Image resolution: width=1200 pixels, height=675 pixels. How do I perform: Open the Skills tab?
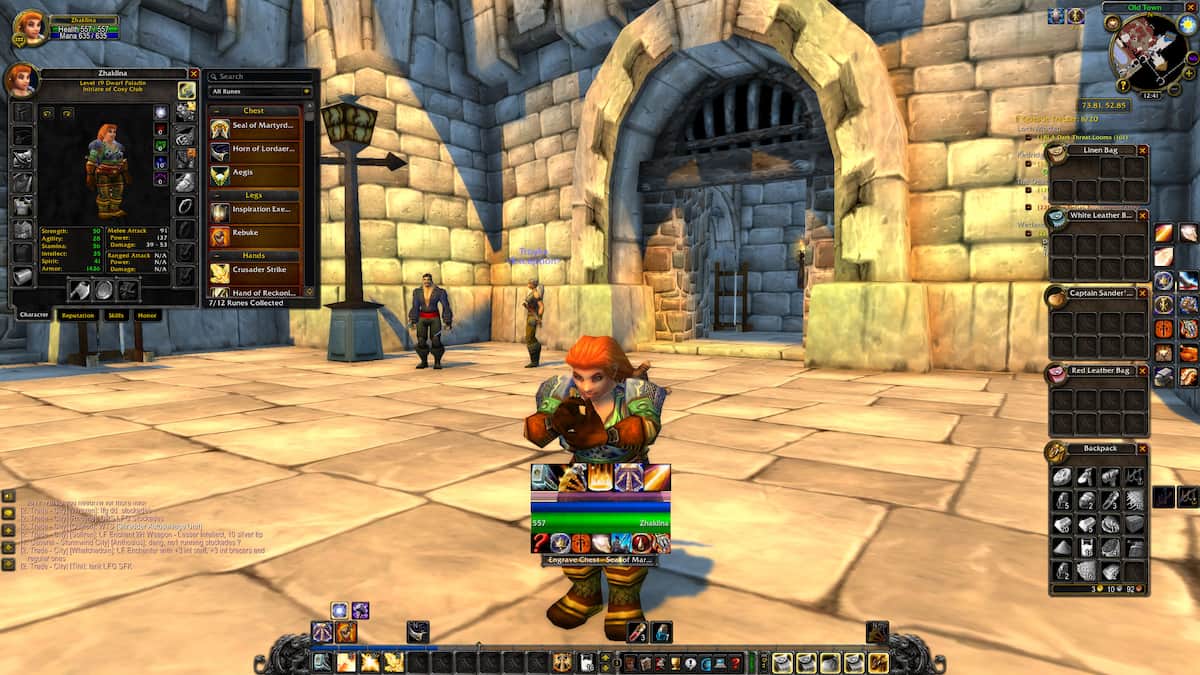click(116, 315)
